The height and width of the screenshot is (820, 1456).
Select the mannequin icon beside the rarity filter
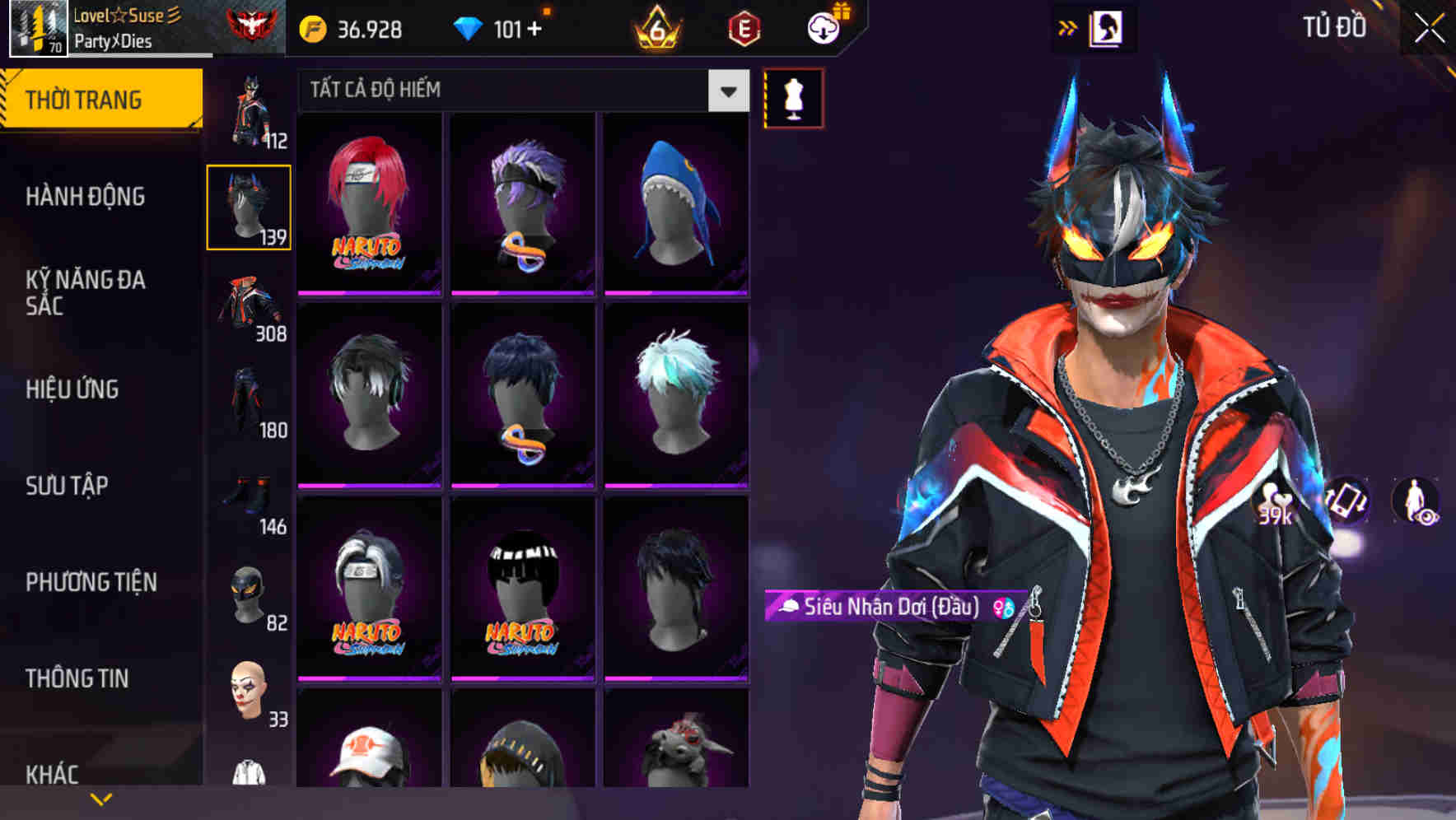[792, 96]
